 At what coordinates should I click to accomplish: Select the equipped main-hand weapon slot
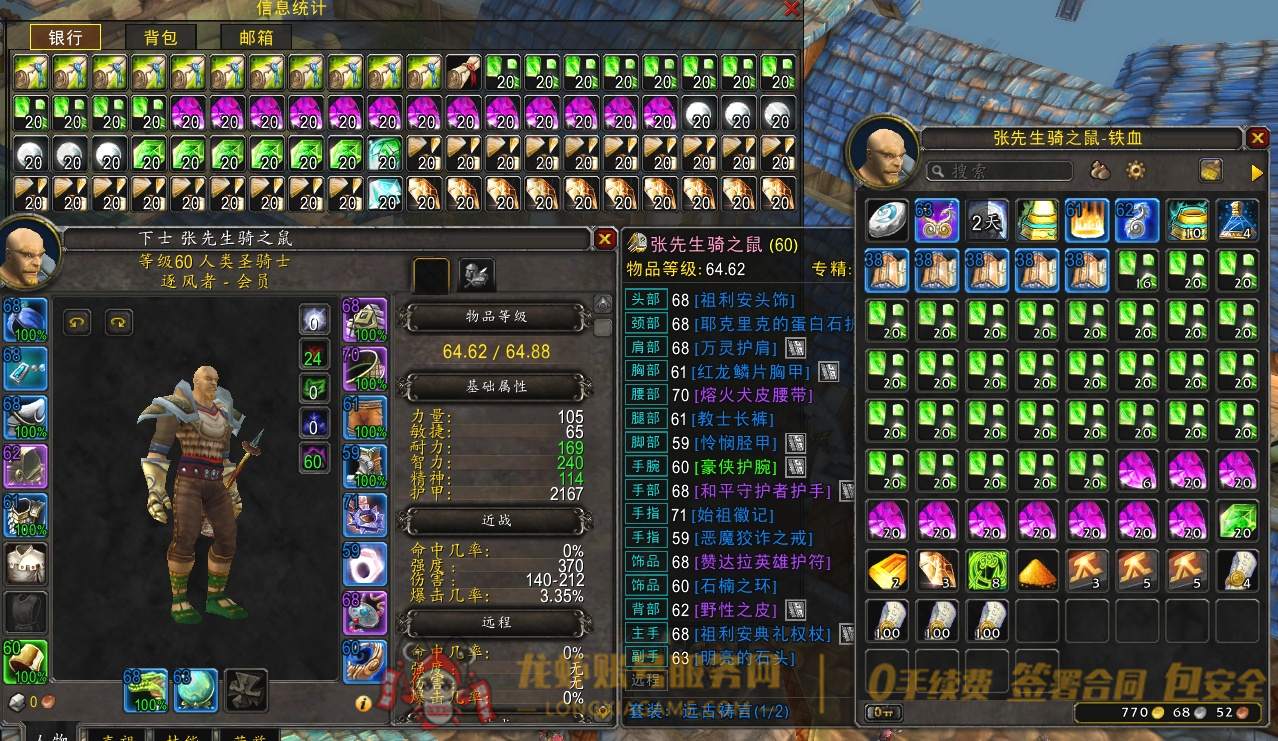(145, 690)
